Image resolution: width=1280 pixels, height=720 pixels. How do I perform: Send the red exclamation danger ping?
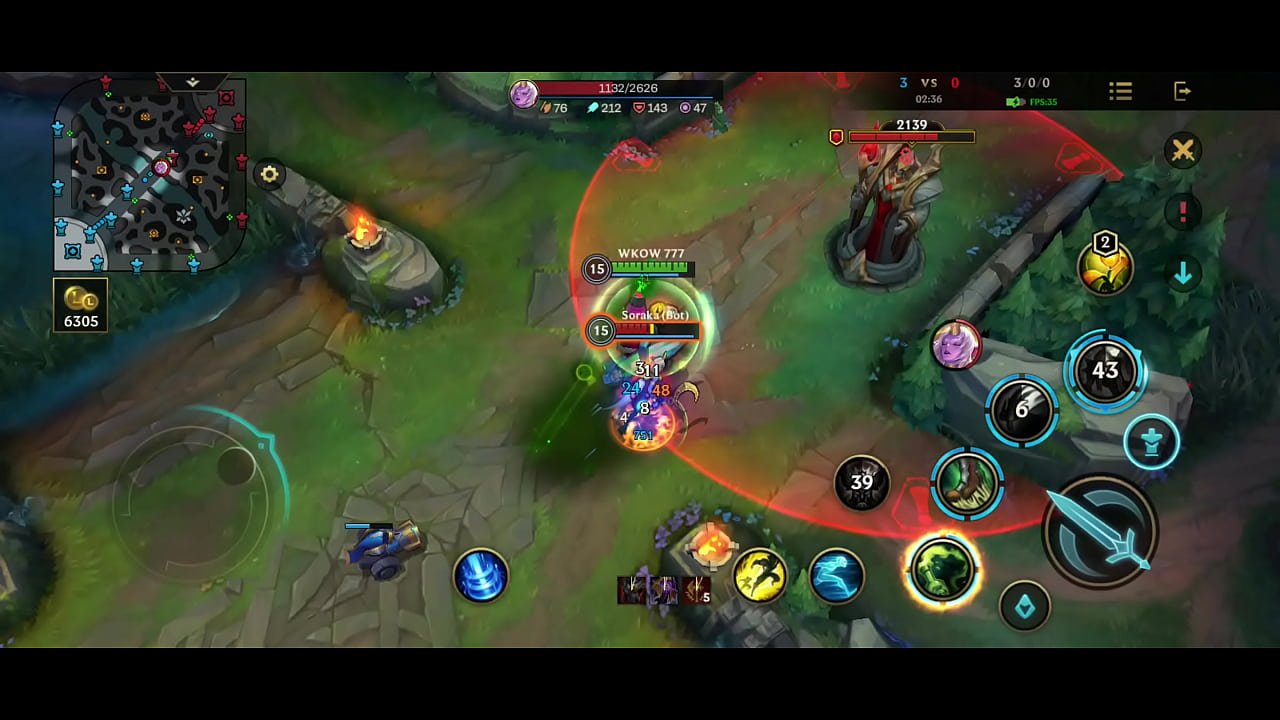pos(1183,212)
